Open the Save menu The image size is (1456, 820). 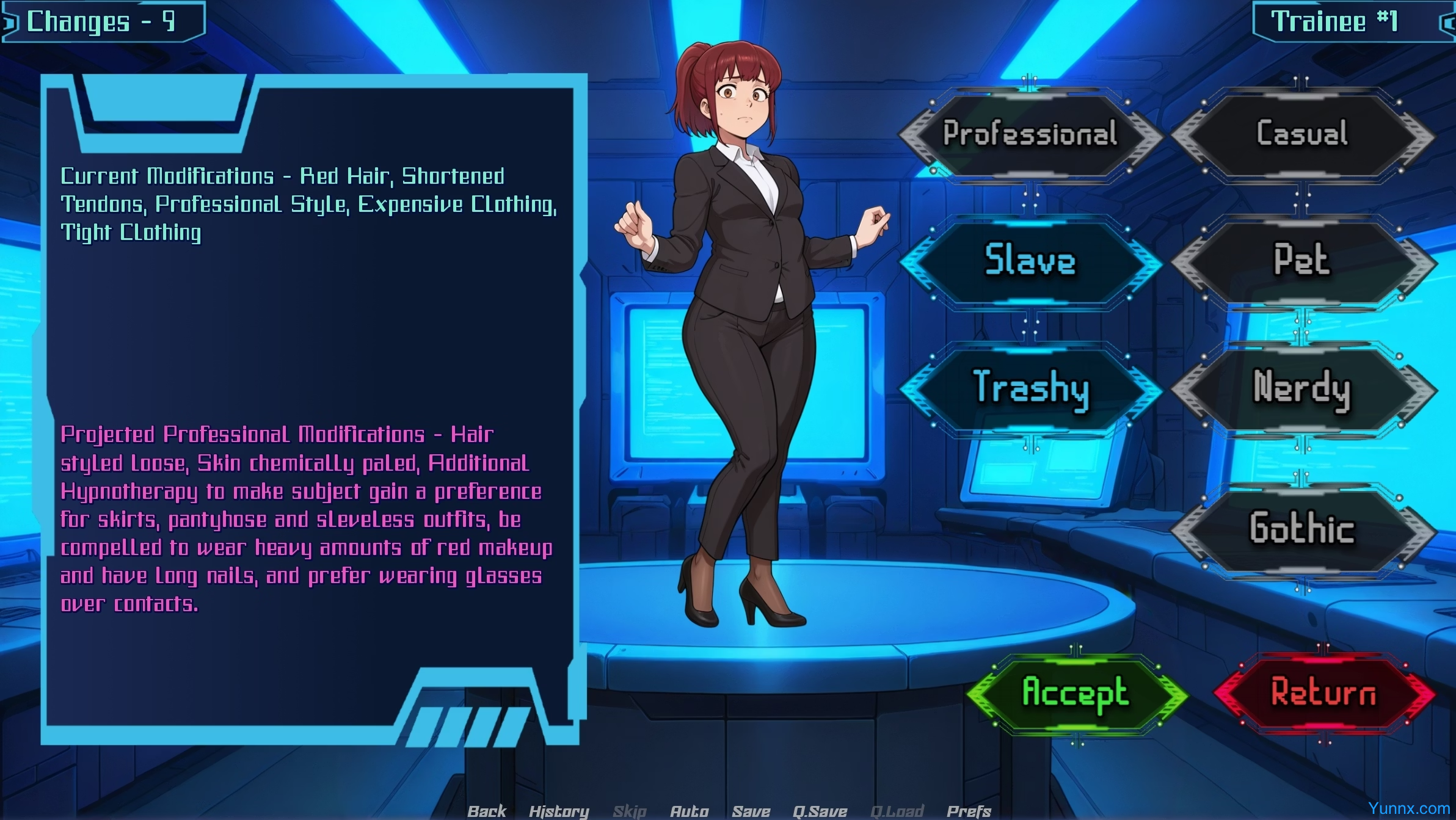(x=751, y=811)
